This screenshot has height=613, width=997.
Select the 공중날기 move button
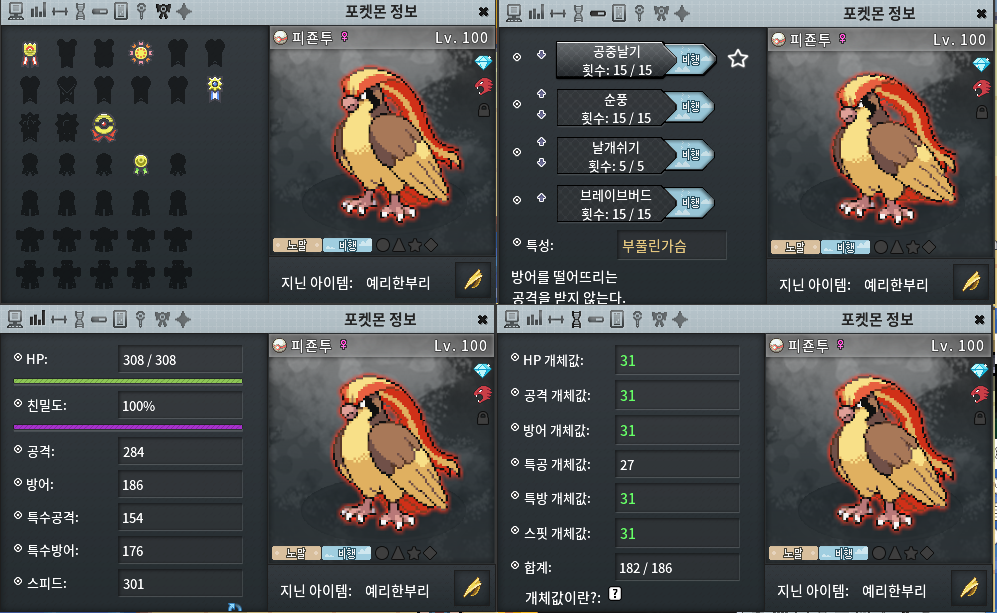click(610, 59)
